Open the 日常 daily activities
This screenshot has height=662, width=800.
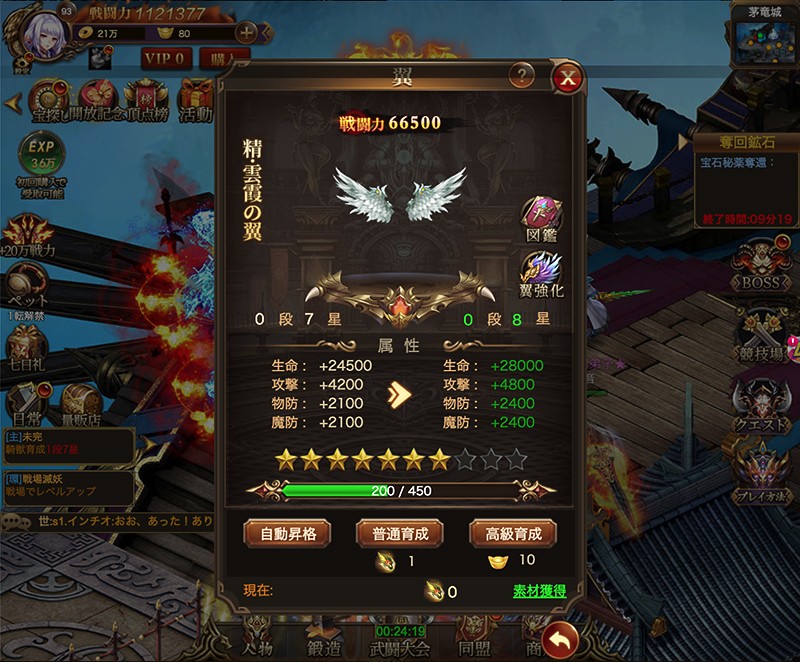pyautogui.click(x=27, y=400)
